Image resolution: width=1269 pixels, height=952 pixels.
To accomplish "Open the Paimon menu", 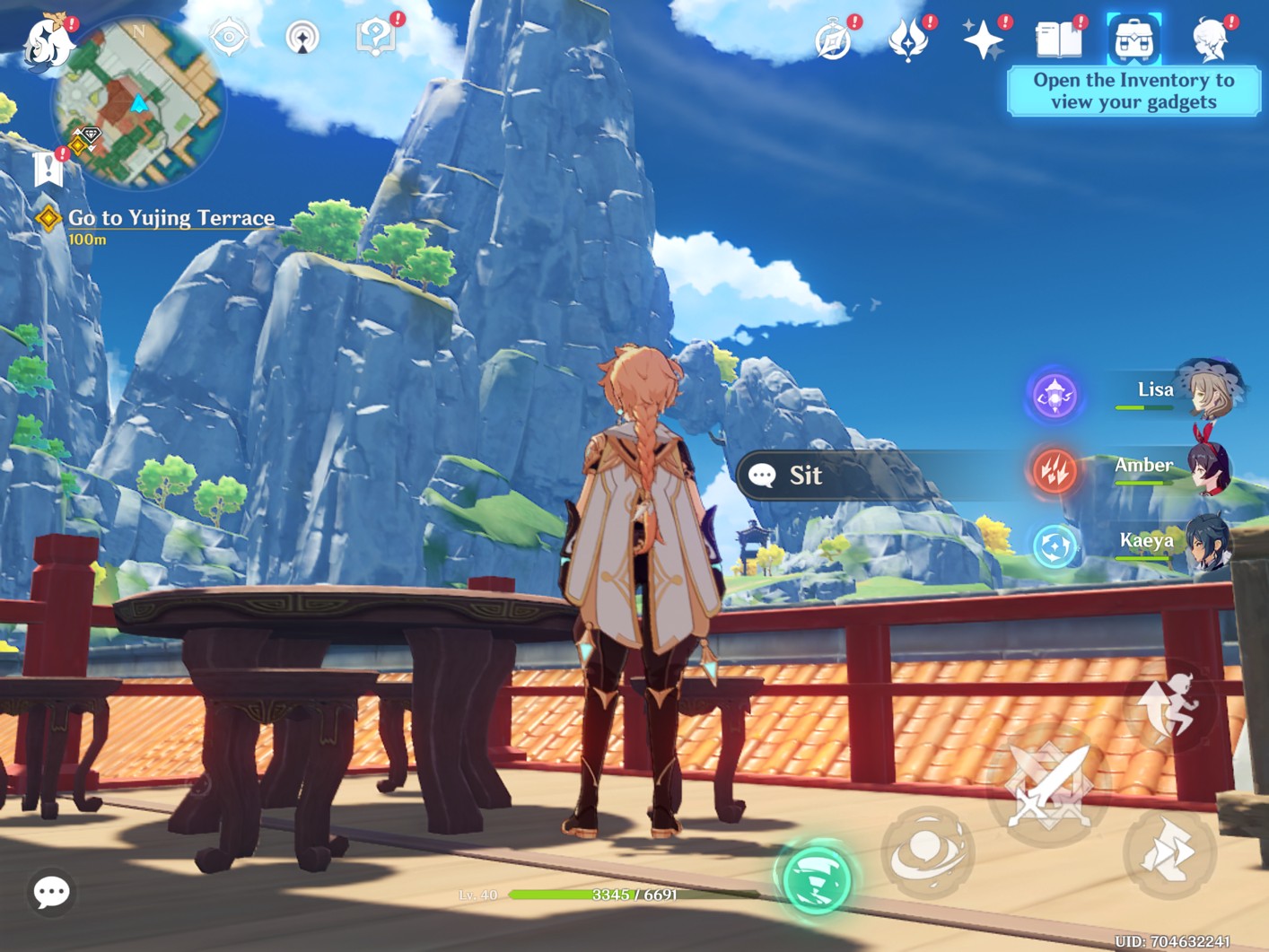I will click(x=47, y=41).
